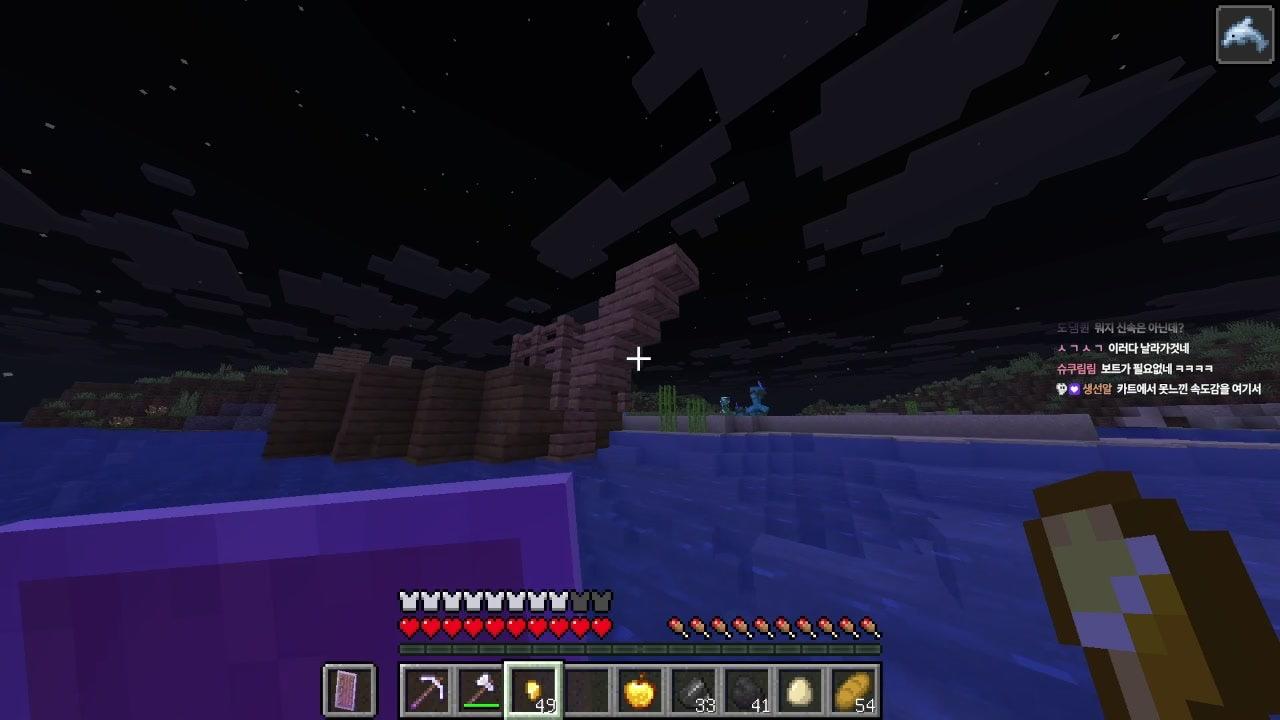Choose the golden apple slot
The width and height of the screenshot is (1280, 720).
640,690
